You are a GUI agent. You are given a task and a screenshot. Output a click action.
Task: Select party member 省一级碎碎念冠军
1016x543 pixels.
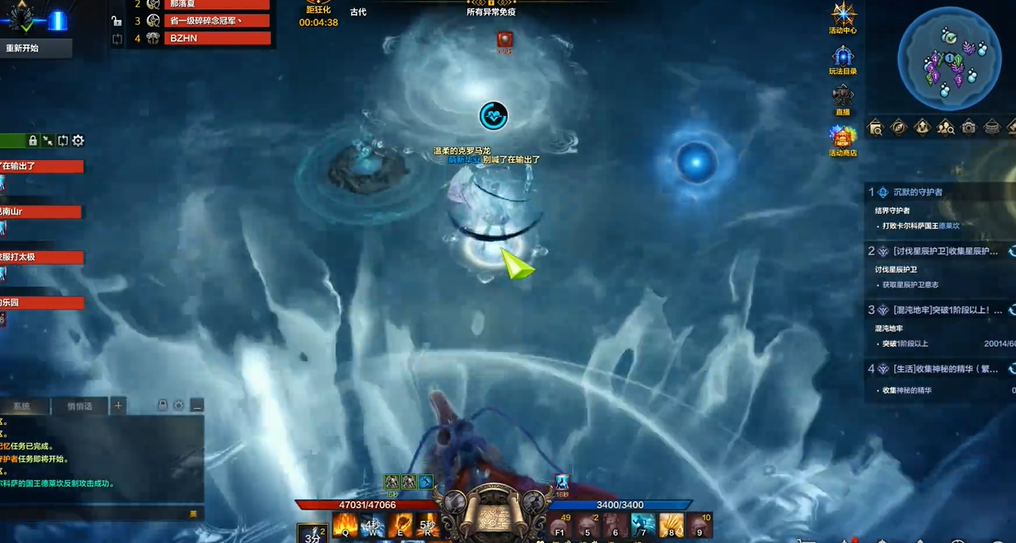(x=217, y=21)
